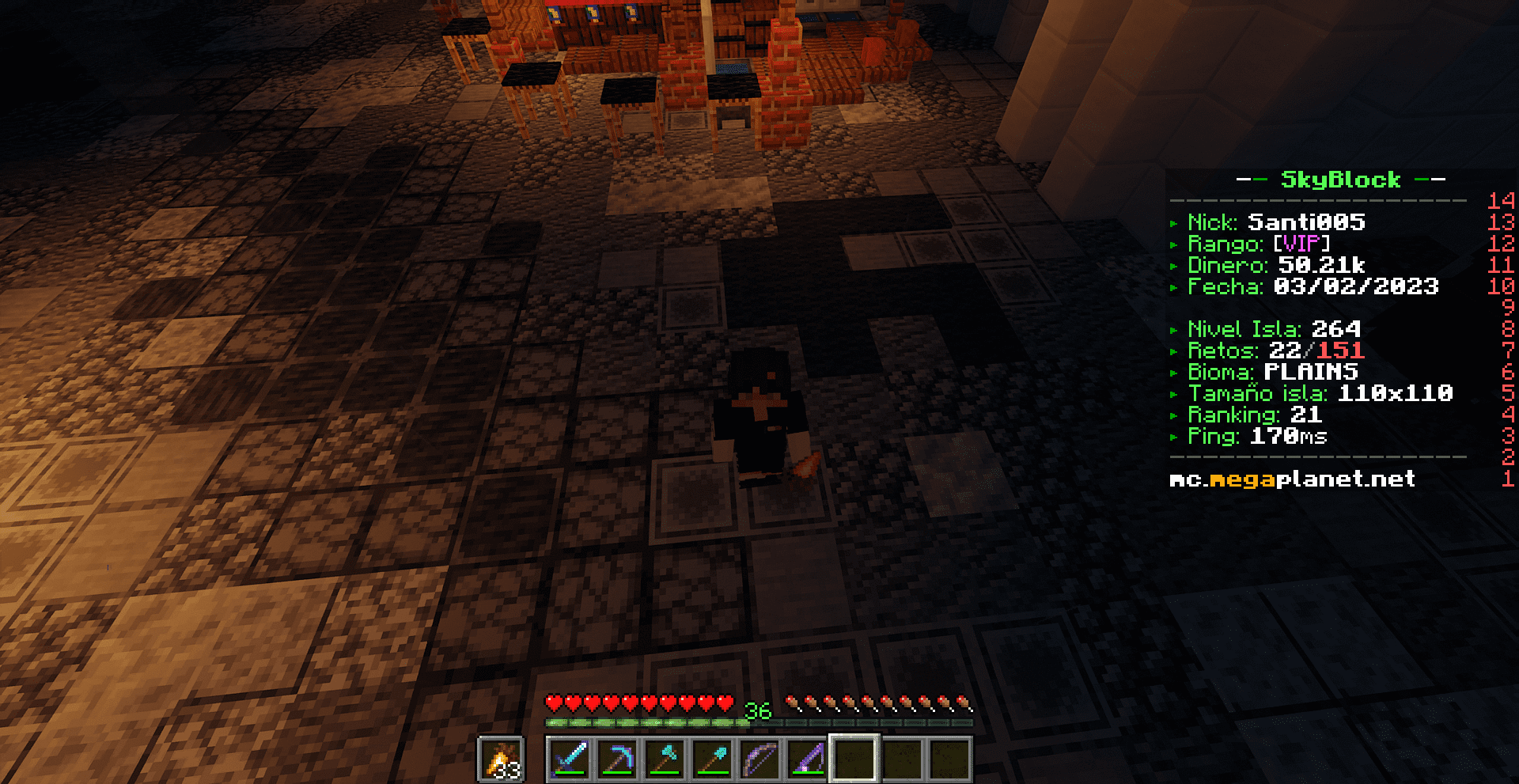
Task: Select the diamond pickaxe hotbar slot
Action: [x=617, y=759]
